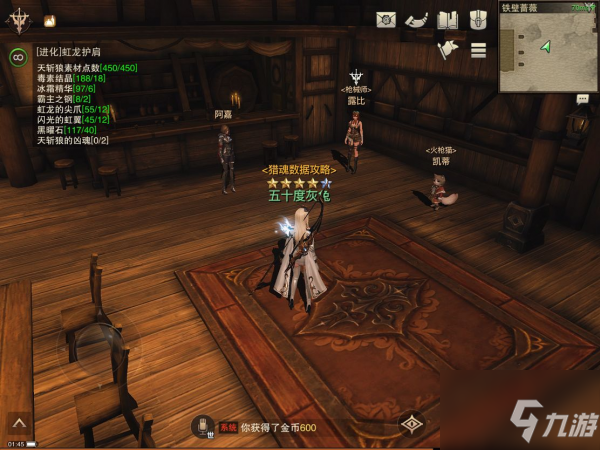Click the hunting horn icon
The width and height of the screenshot is (600, 450).
click(x=417, y=20)
